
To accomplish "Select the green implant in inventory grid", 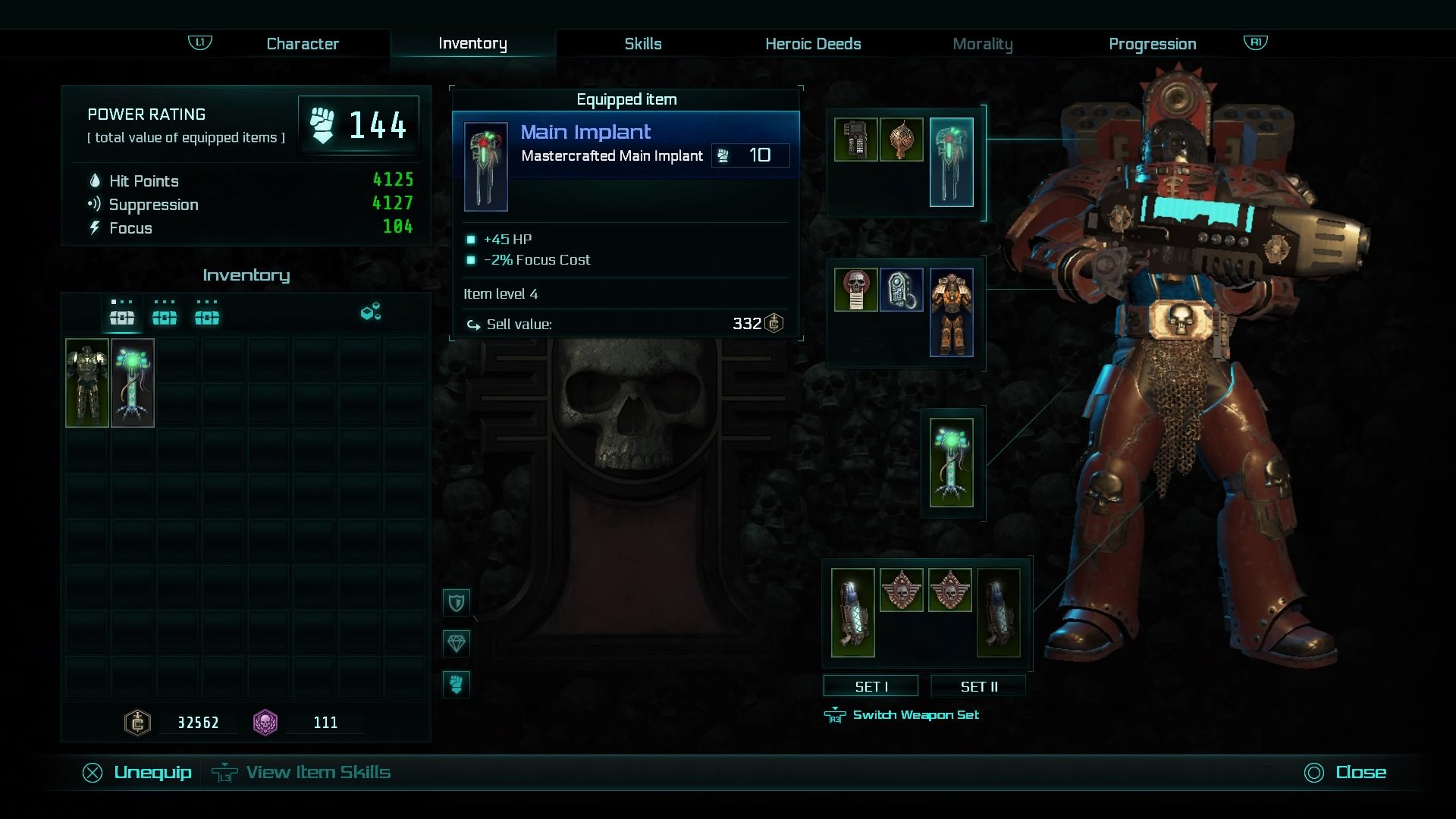I will pyautogui.click(x=133, y=383).
